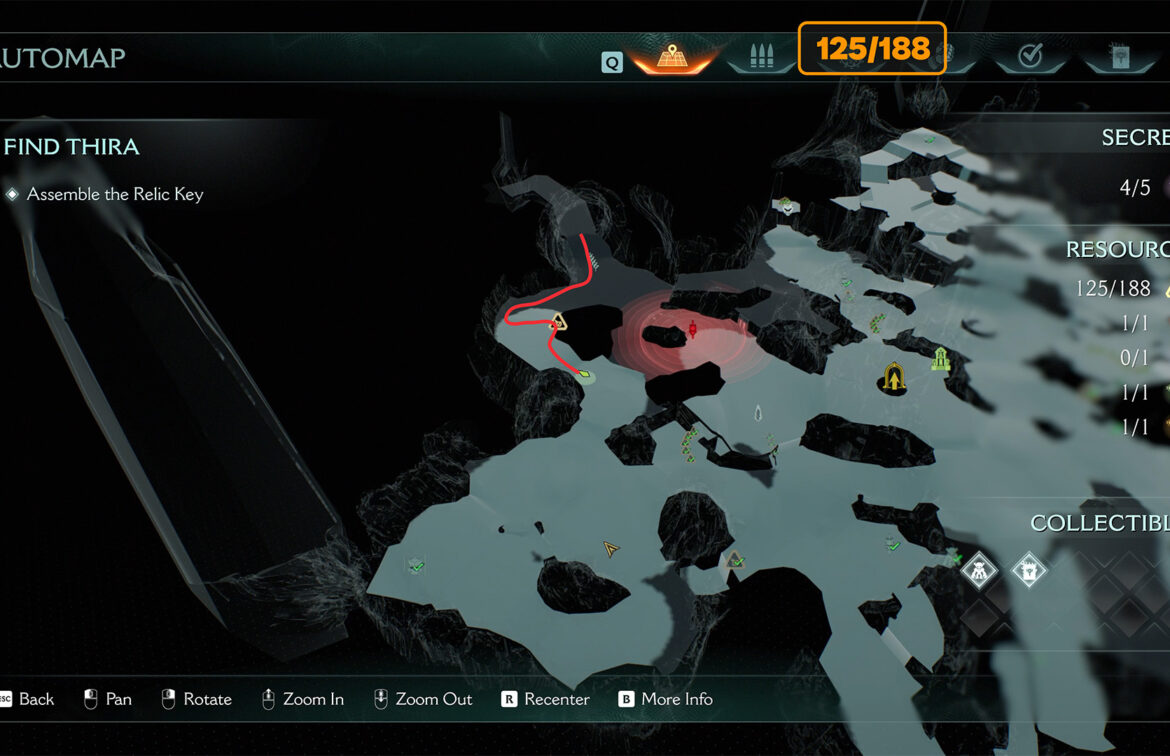Select the Find Thira mission objective
Image resolution: width=1170 pixels, height=756 pixels.
[x=71, y=147]
